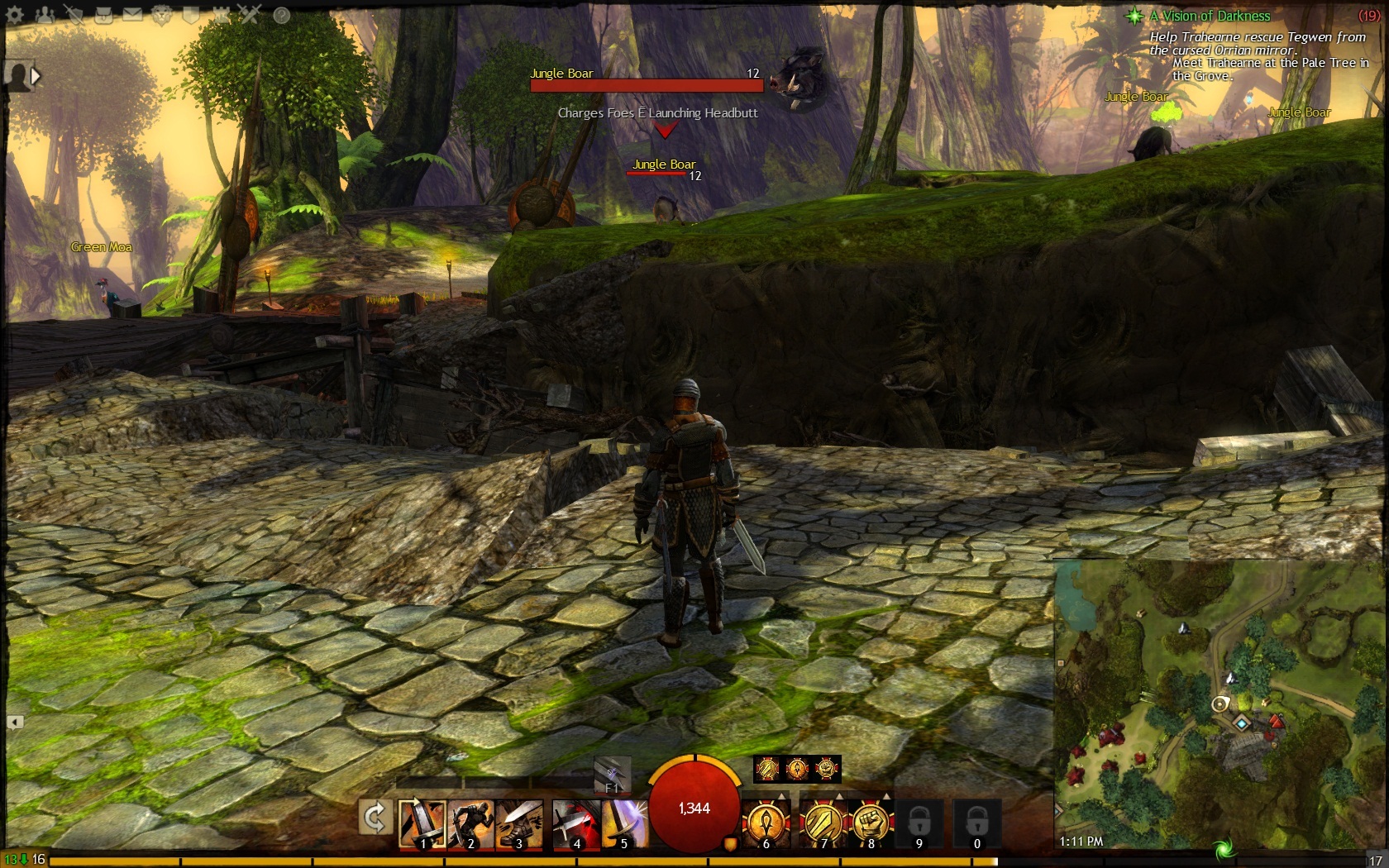Open the inventory bag icon
The height and width of the screenshot is (868, 1389).
tap(103, 15)
